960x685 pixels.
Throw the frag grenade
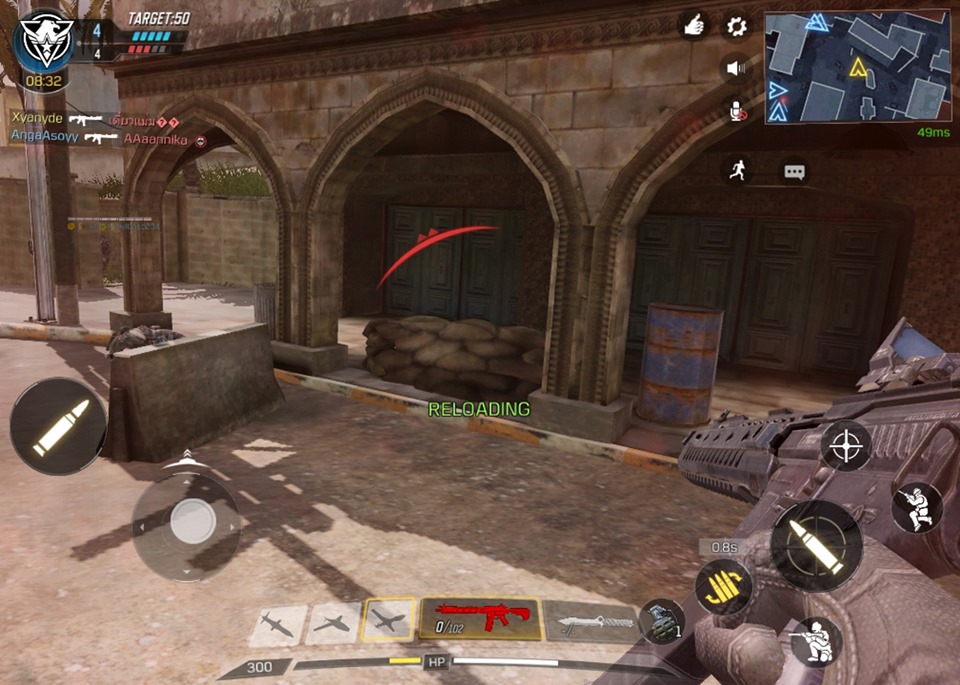coord(659,620)
